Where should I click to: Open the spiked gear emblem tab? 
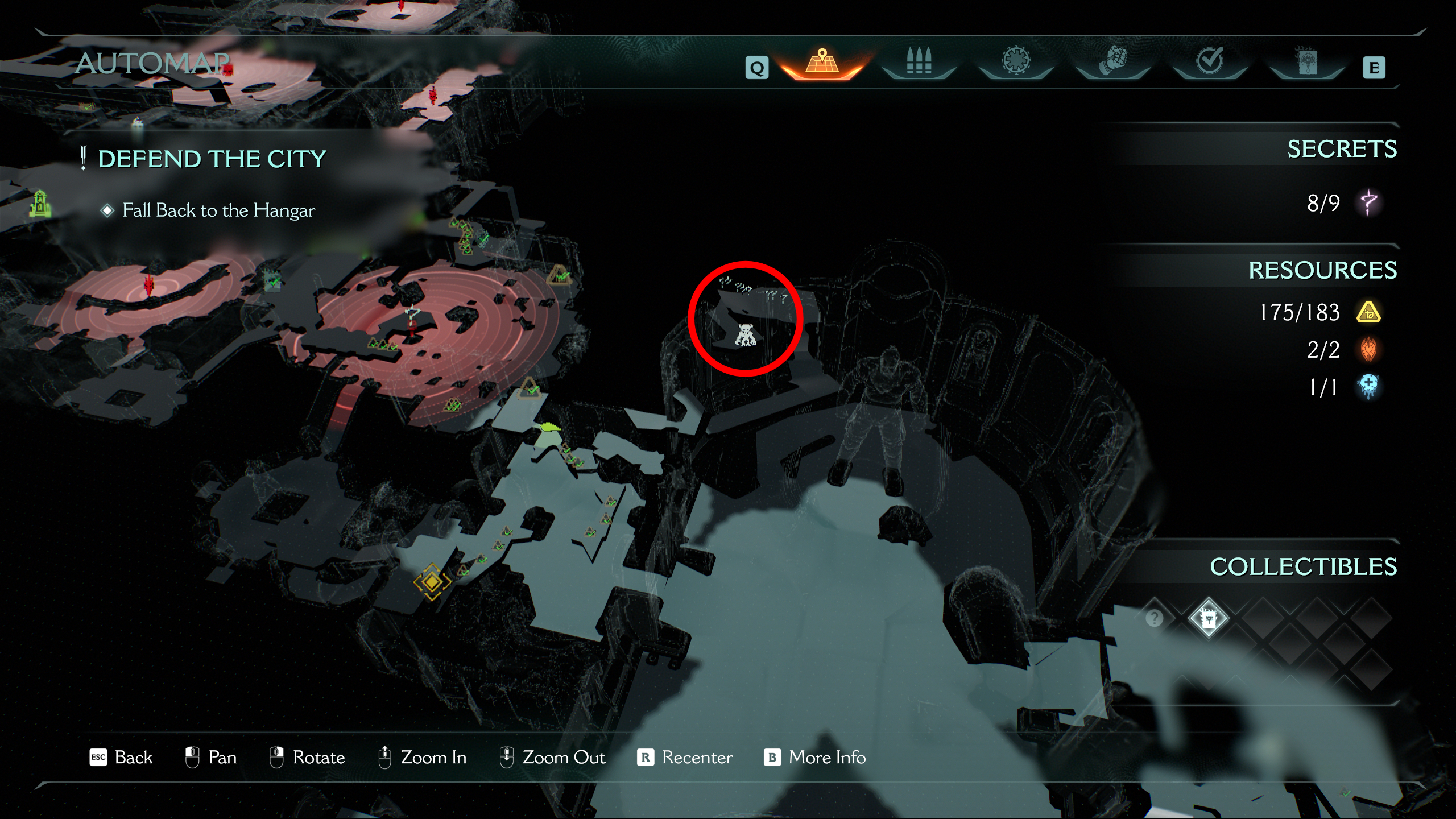1016,61
